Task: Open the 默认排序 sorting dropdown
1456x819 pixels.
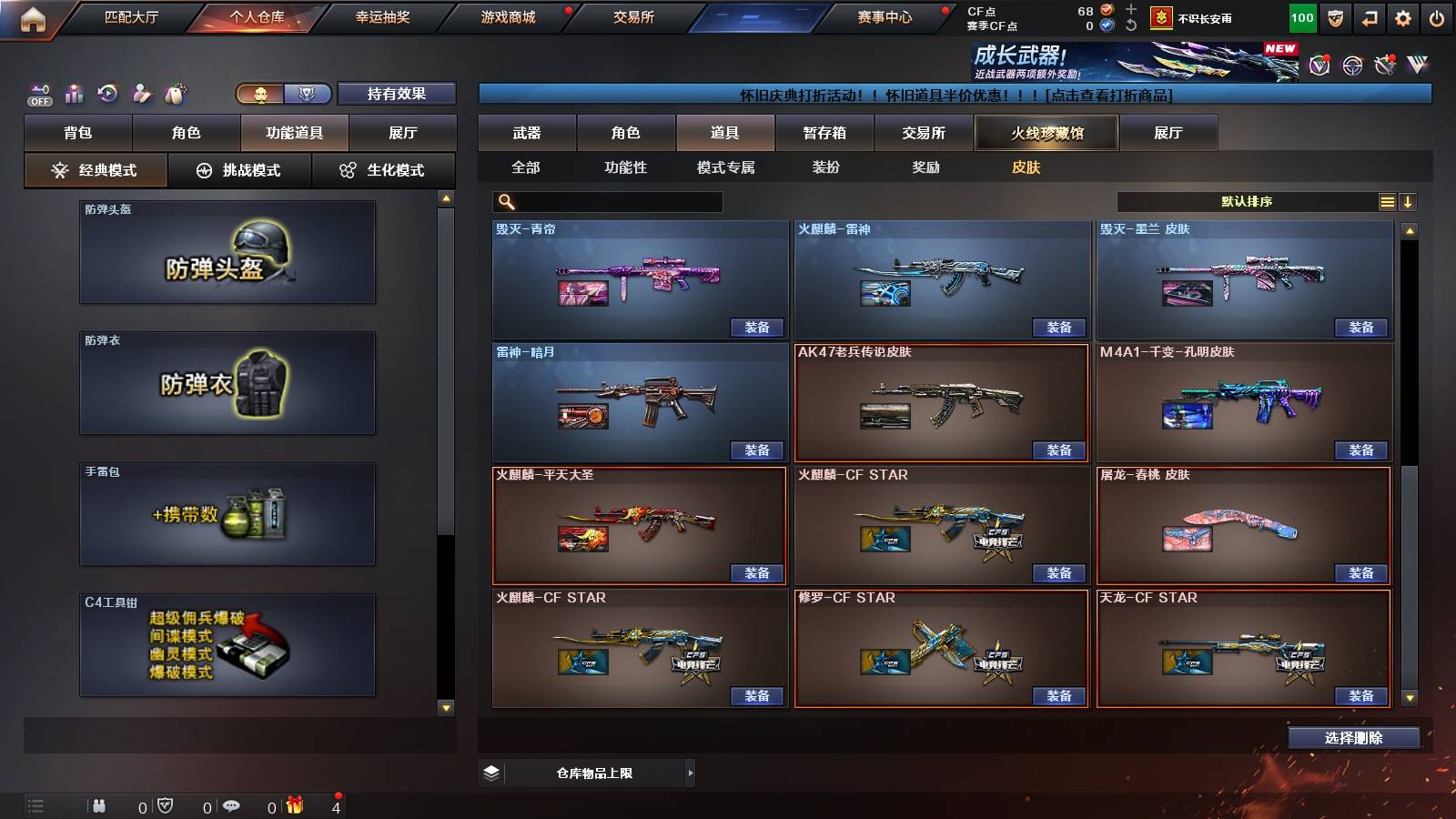Action: (1247, 200)
